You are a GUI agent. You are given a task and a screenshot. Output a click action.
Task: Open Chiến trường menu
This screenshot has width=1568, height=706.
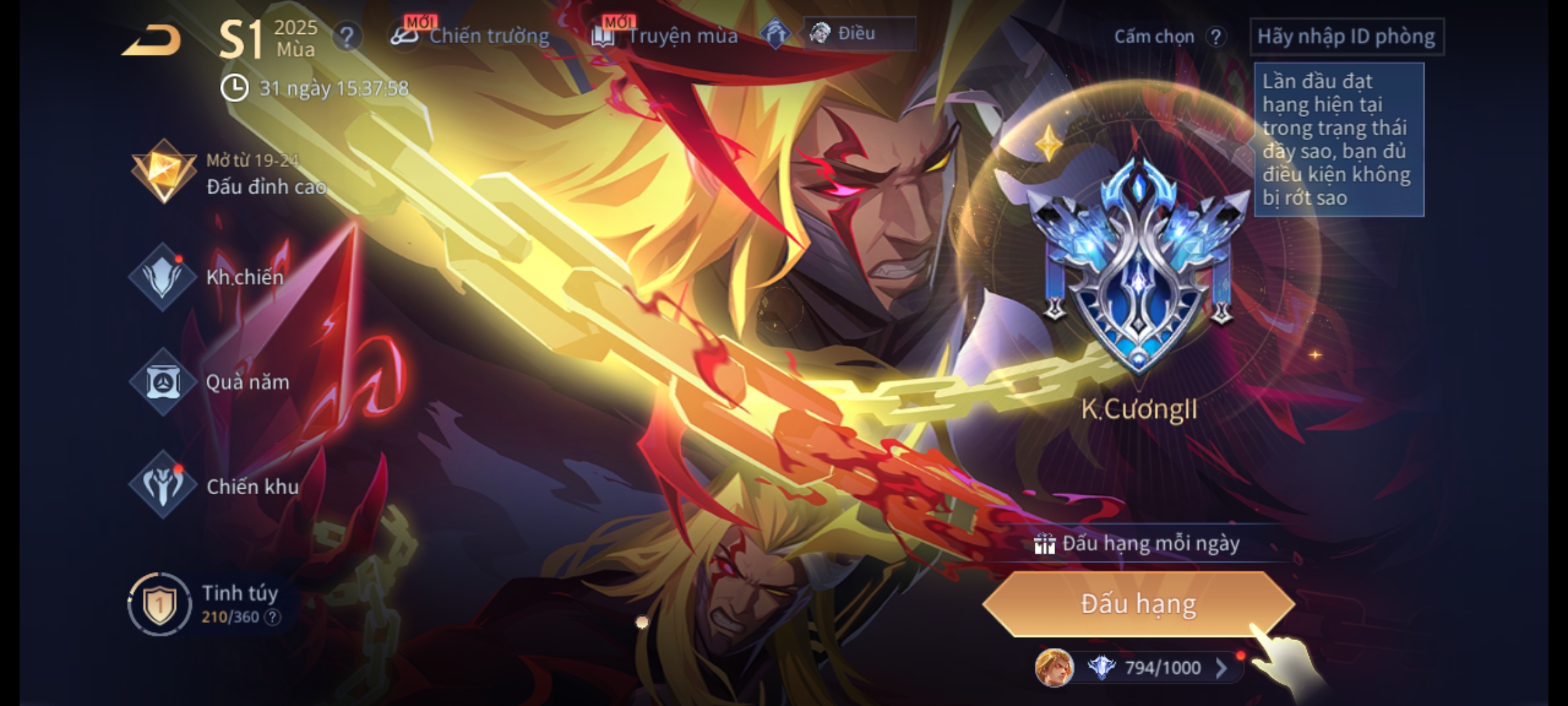[x=472, y=35]
